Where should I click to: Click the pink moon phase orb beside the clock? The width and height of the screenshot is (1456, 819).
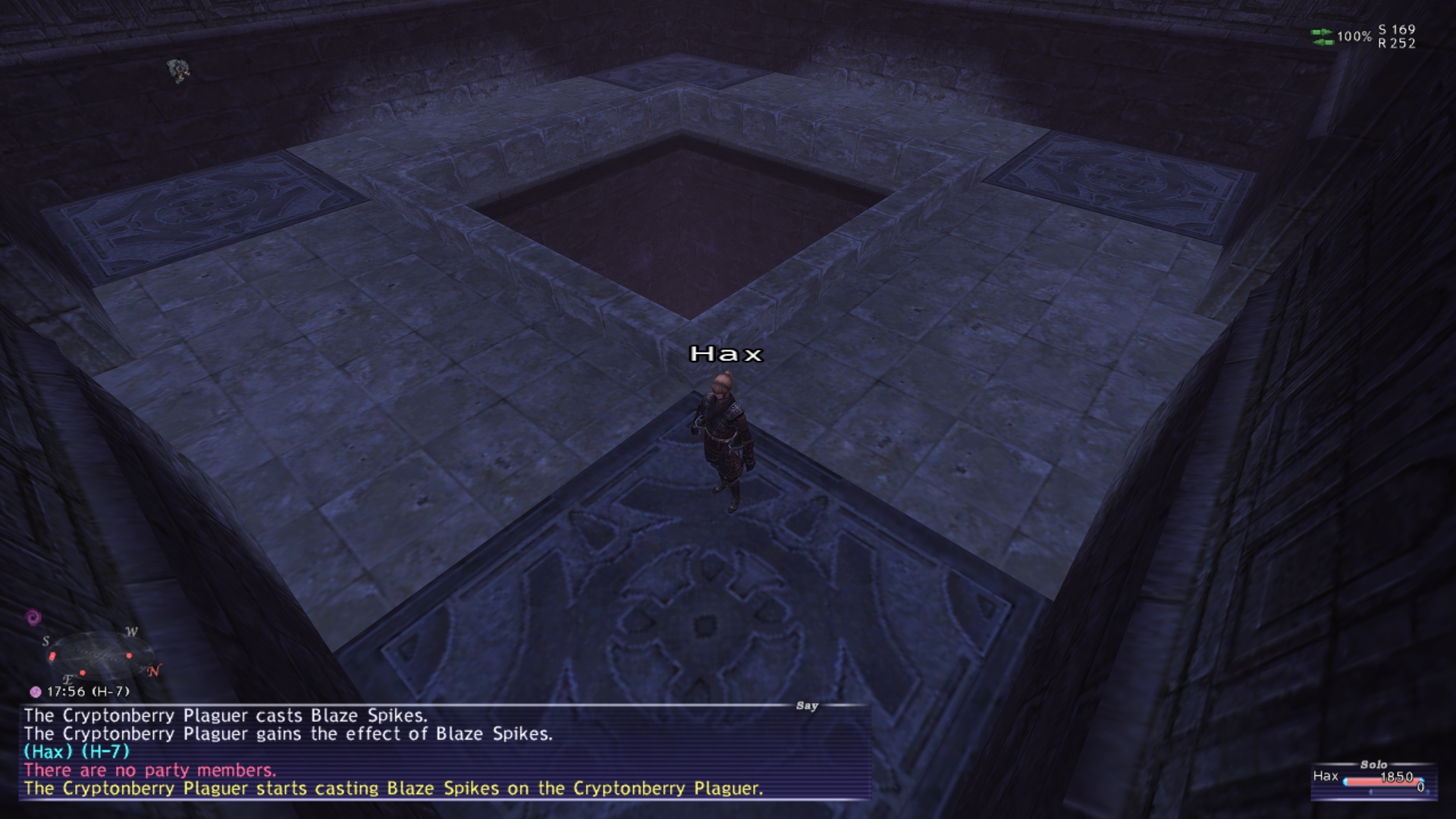36,692
